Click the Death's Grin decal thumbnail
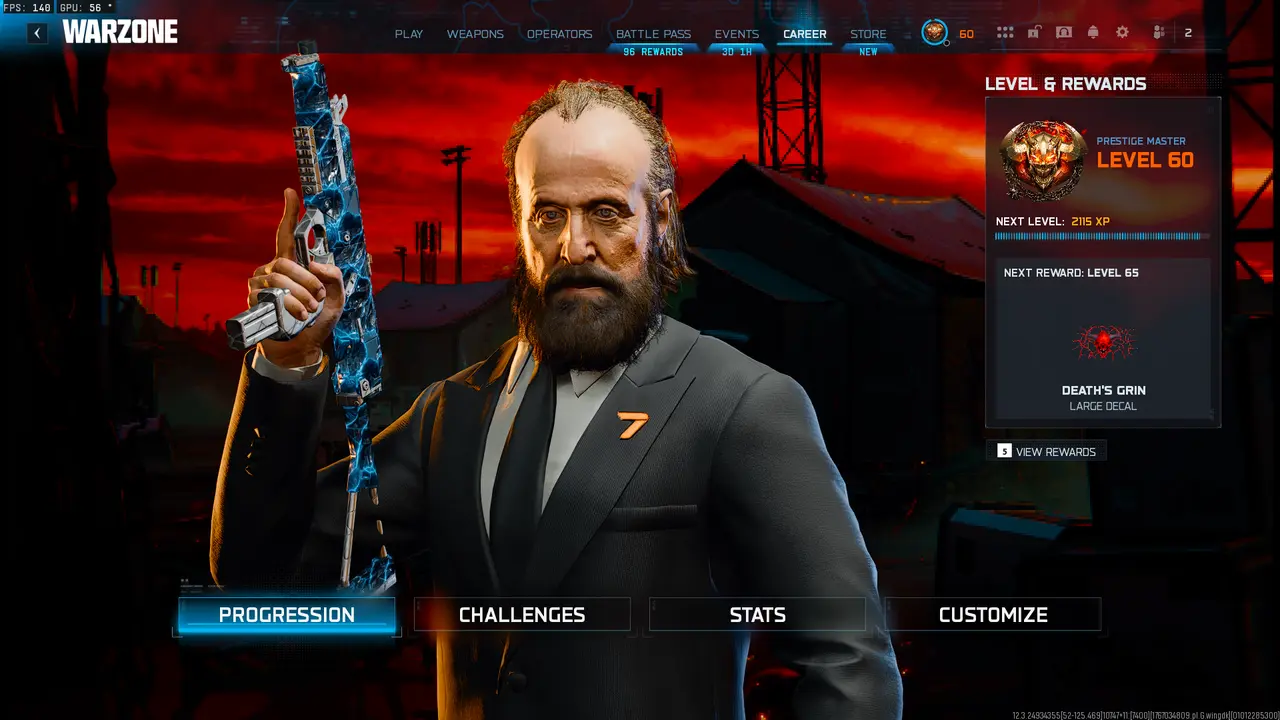Screen dimensions: 1280x720 click(1102, 343)
